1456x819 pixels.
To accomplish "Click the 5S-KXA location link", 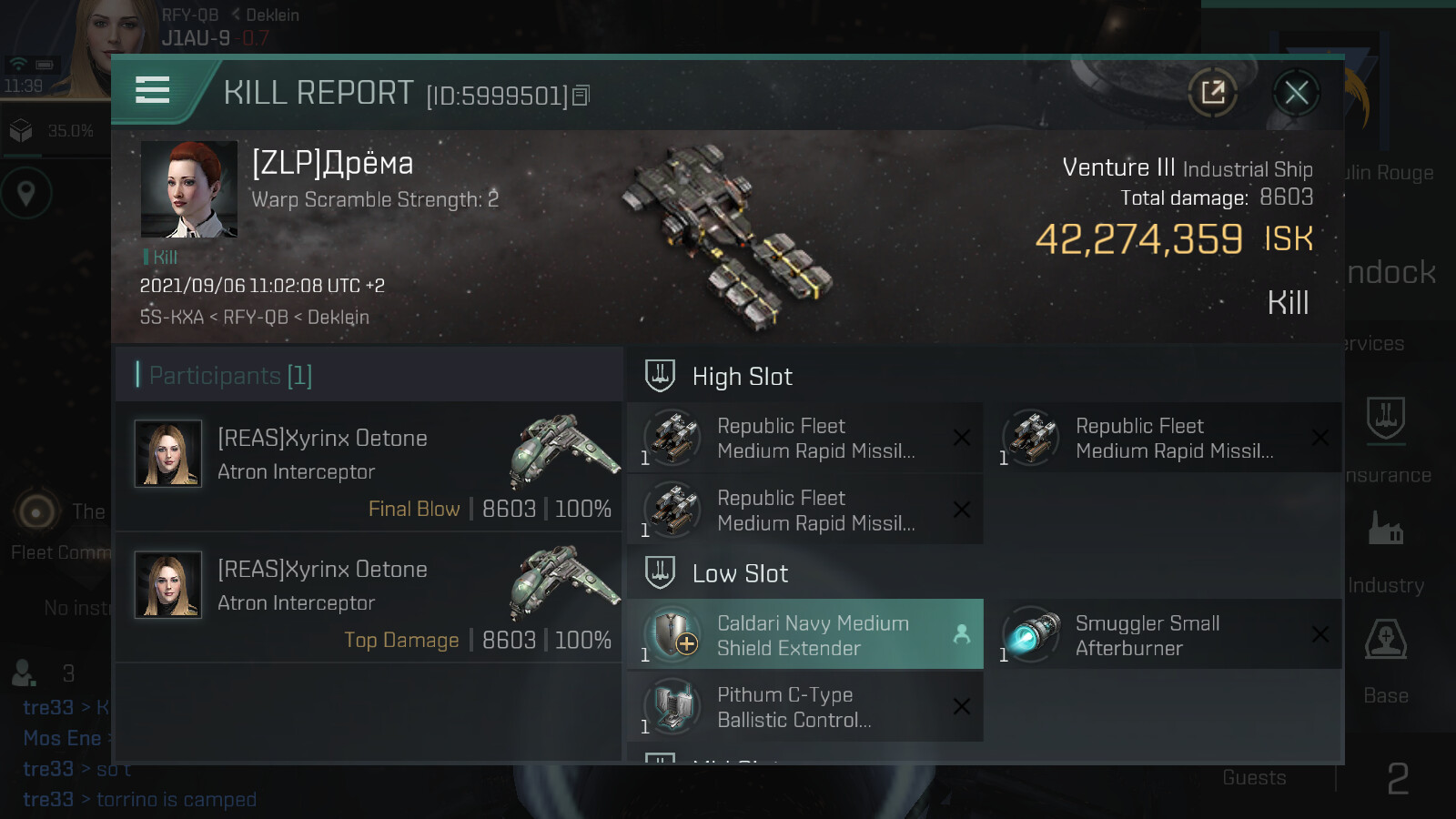I will [171, 318].
